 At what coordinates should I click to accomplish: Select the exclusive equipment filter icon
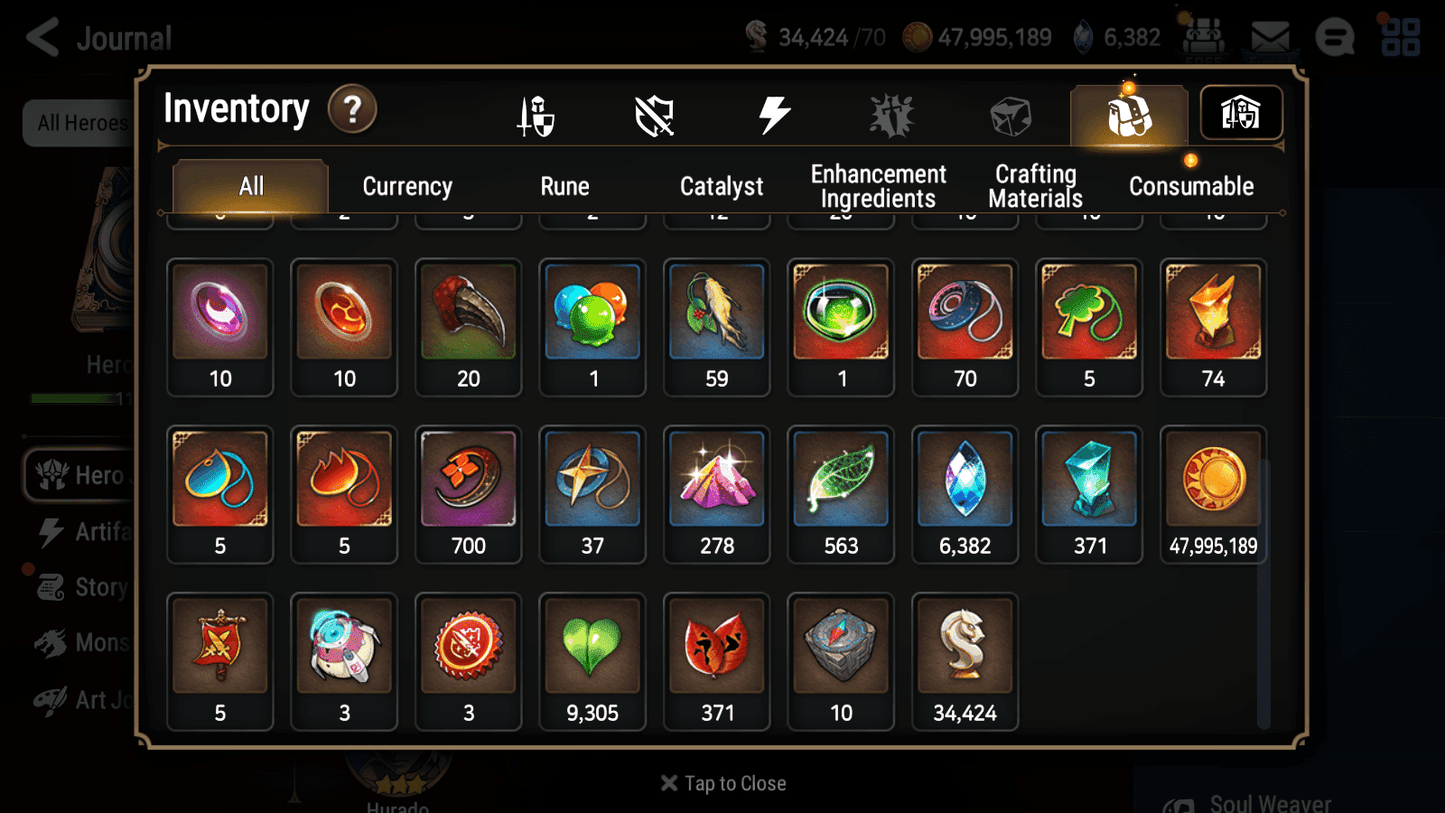(x=653, y=113)
